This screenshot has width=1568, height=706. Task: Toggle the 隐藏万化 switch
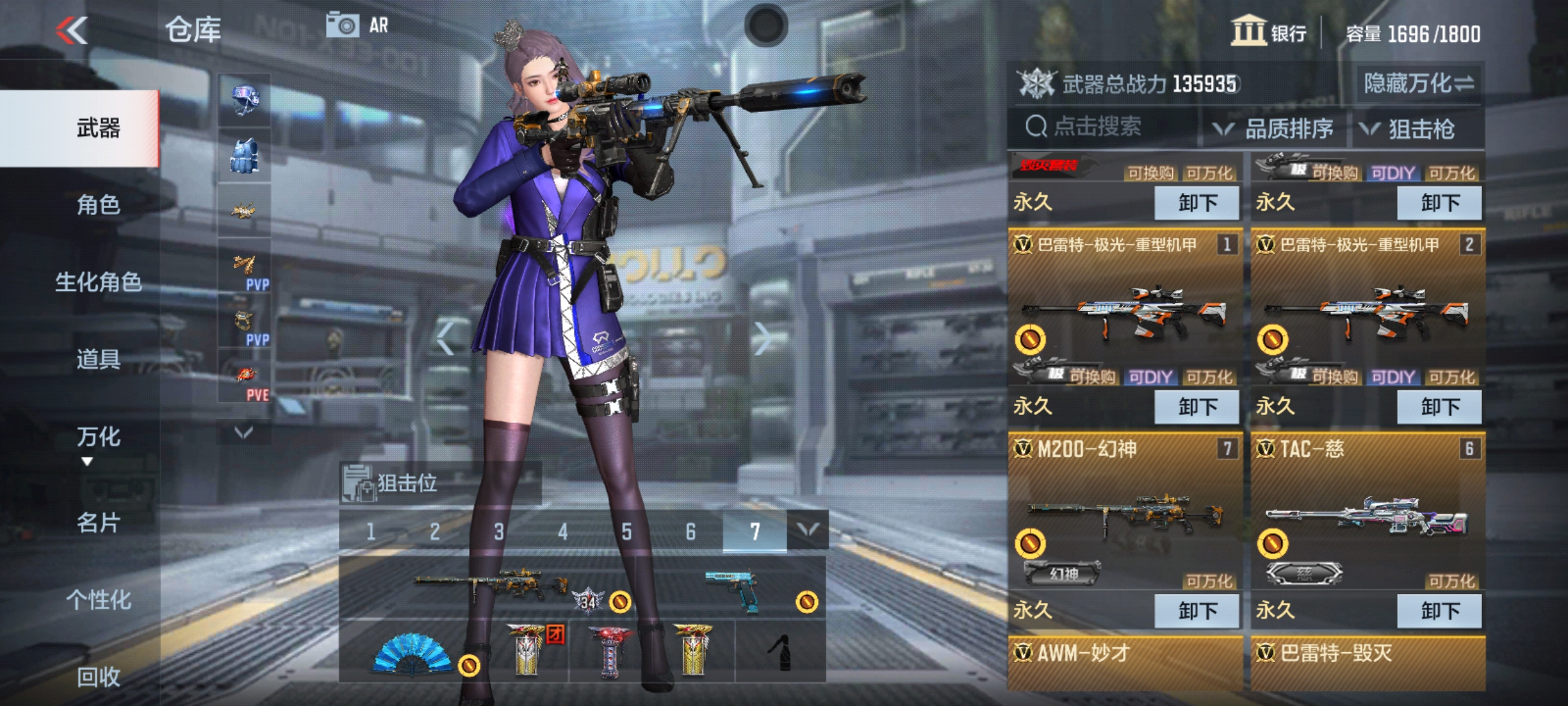click(1419, 83)
